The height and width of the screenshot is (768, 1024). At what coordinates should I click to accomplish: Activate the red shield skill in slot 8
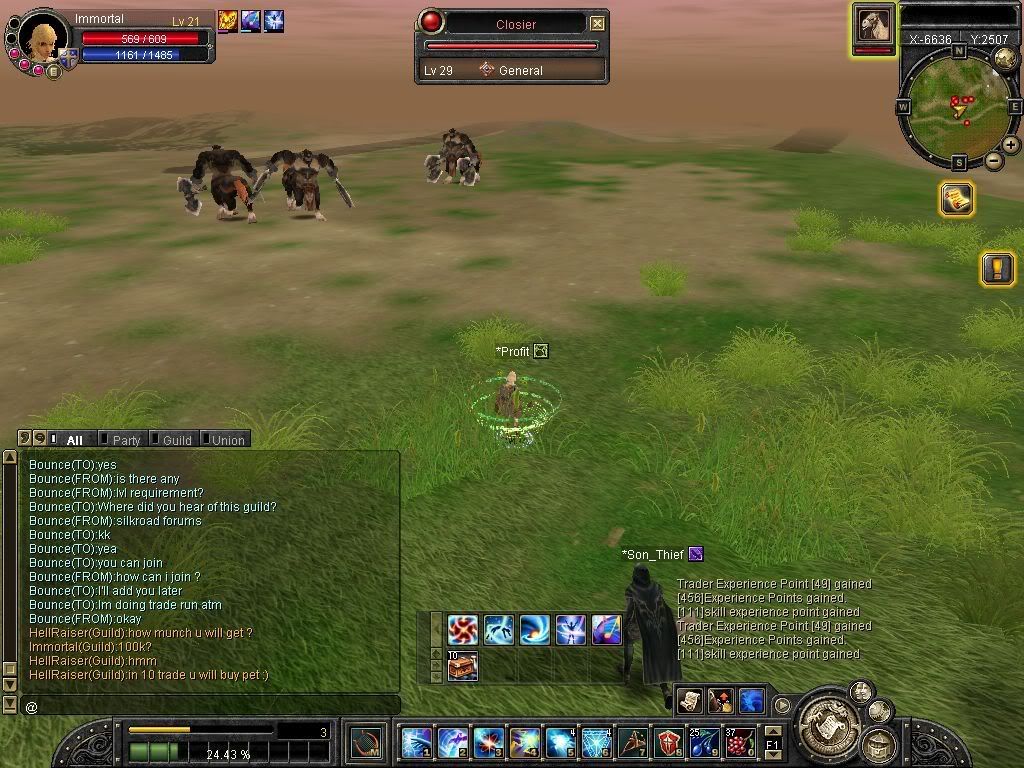tap(668, 743)
